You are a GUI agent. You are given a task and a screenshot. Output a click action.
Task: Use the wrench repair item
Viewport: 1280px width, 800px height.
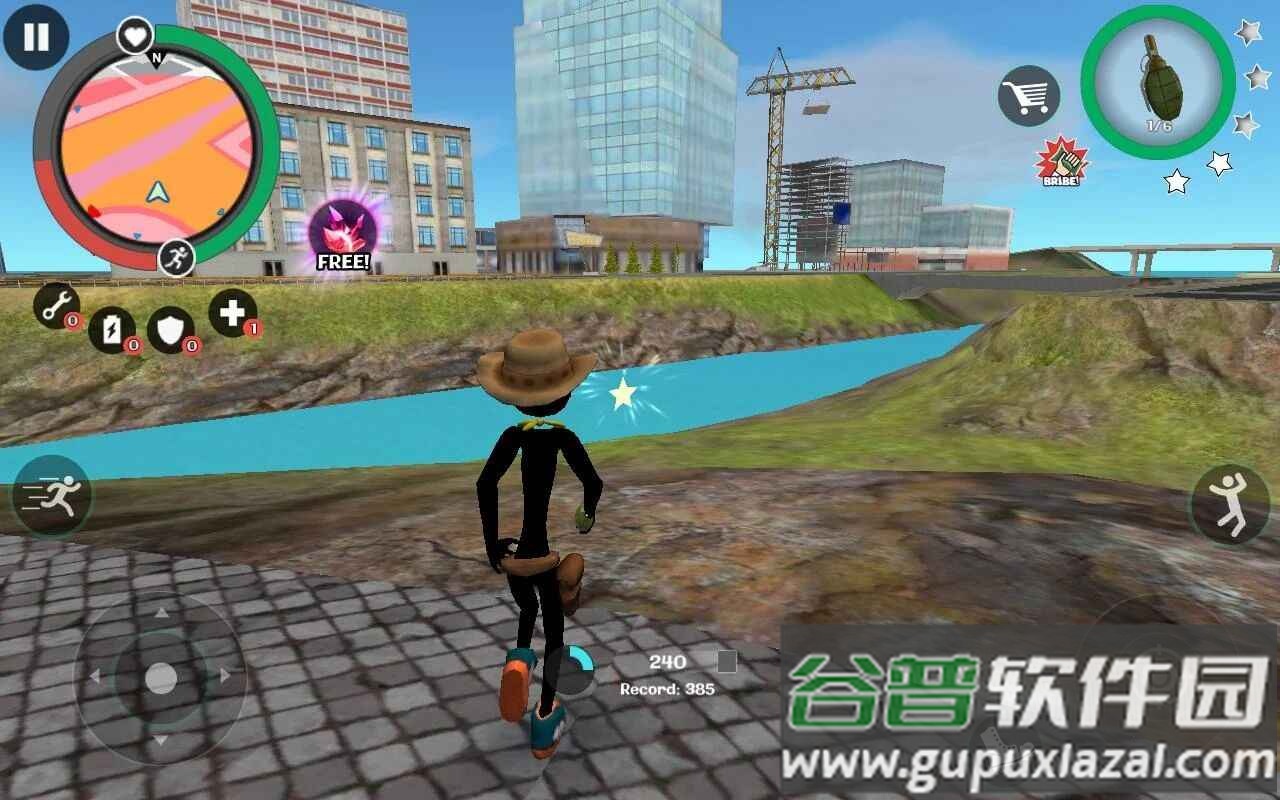coord(56,305)
